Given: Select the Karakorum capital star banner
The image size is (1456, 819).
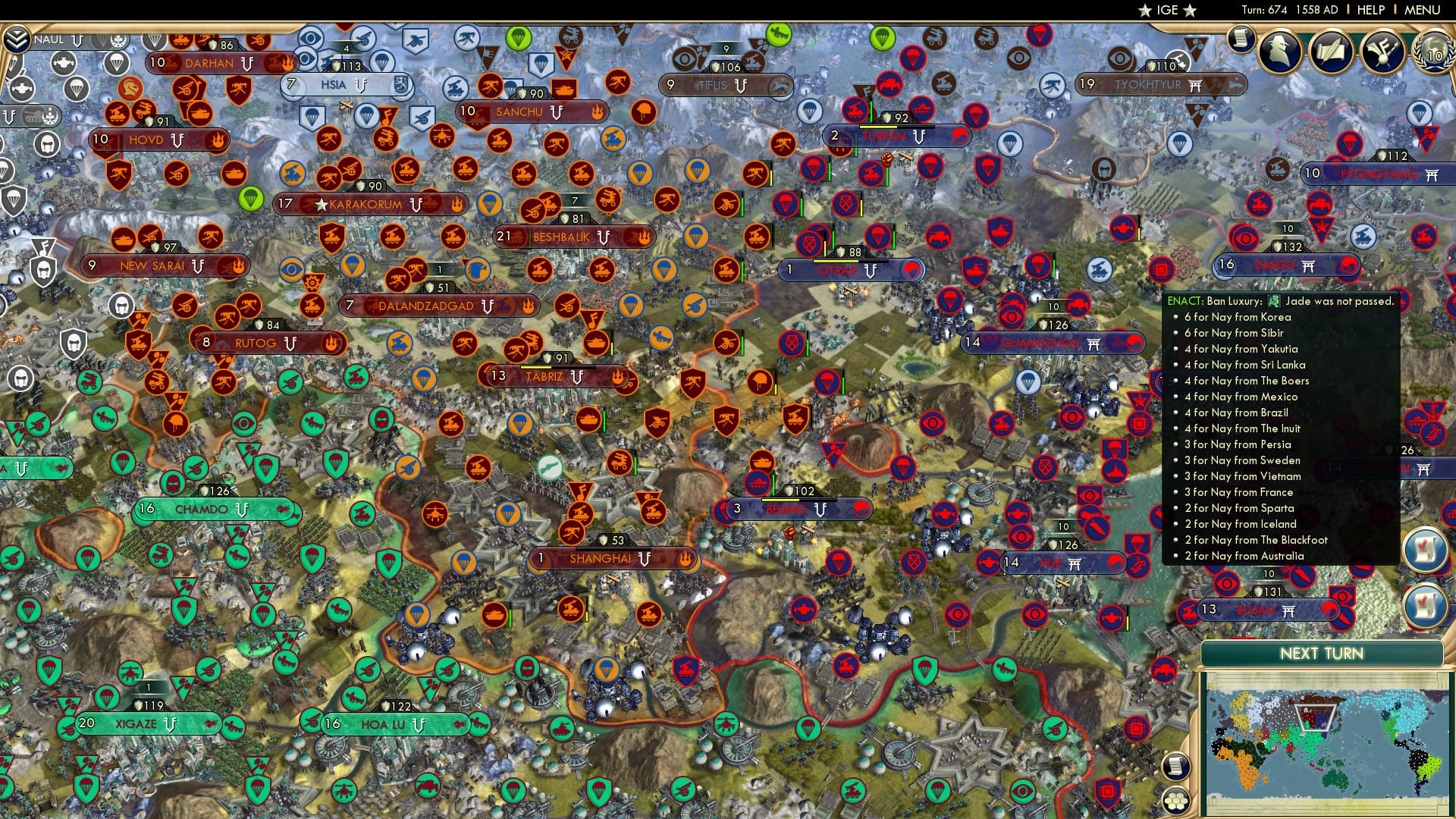Looking at the screenshot, I should [x=364, y=203].
